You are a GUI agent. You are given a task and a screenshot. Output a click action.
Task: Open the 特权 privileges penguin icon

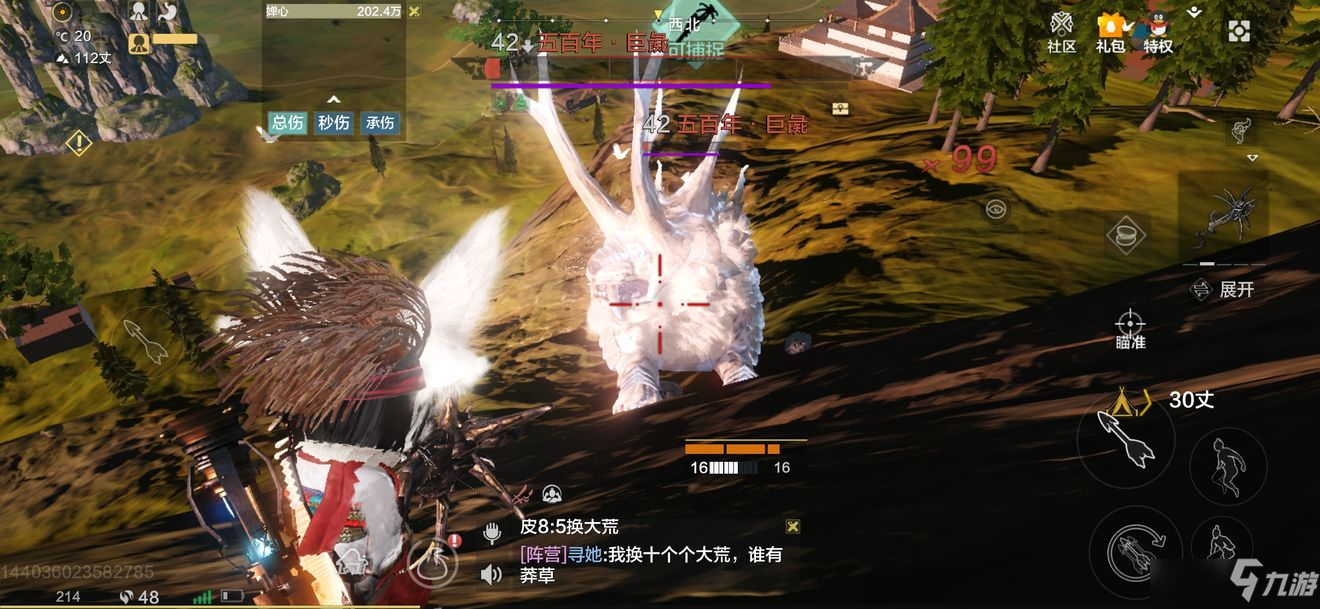coord(1158,32)
